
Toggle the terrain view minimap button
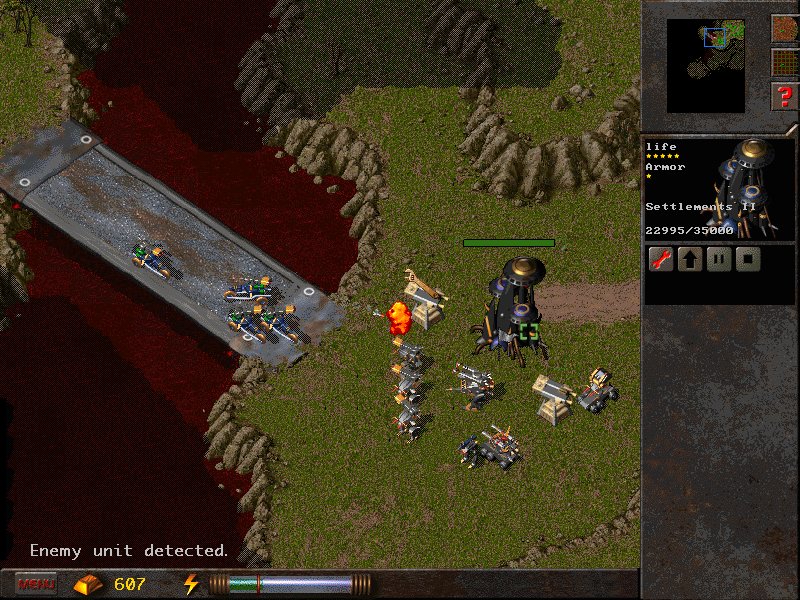click(x=785, y=28)
